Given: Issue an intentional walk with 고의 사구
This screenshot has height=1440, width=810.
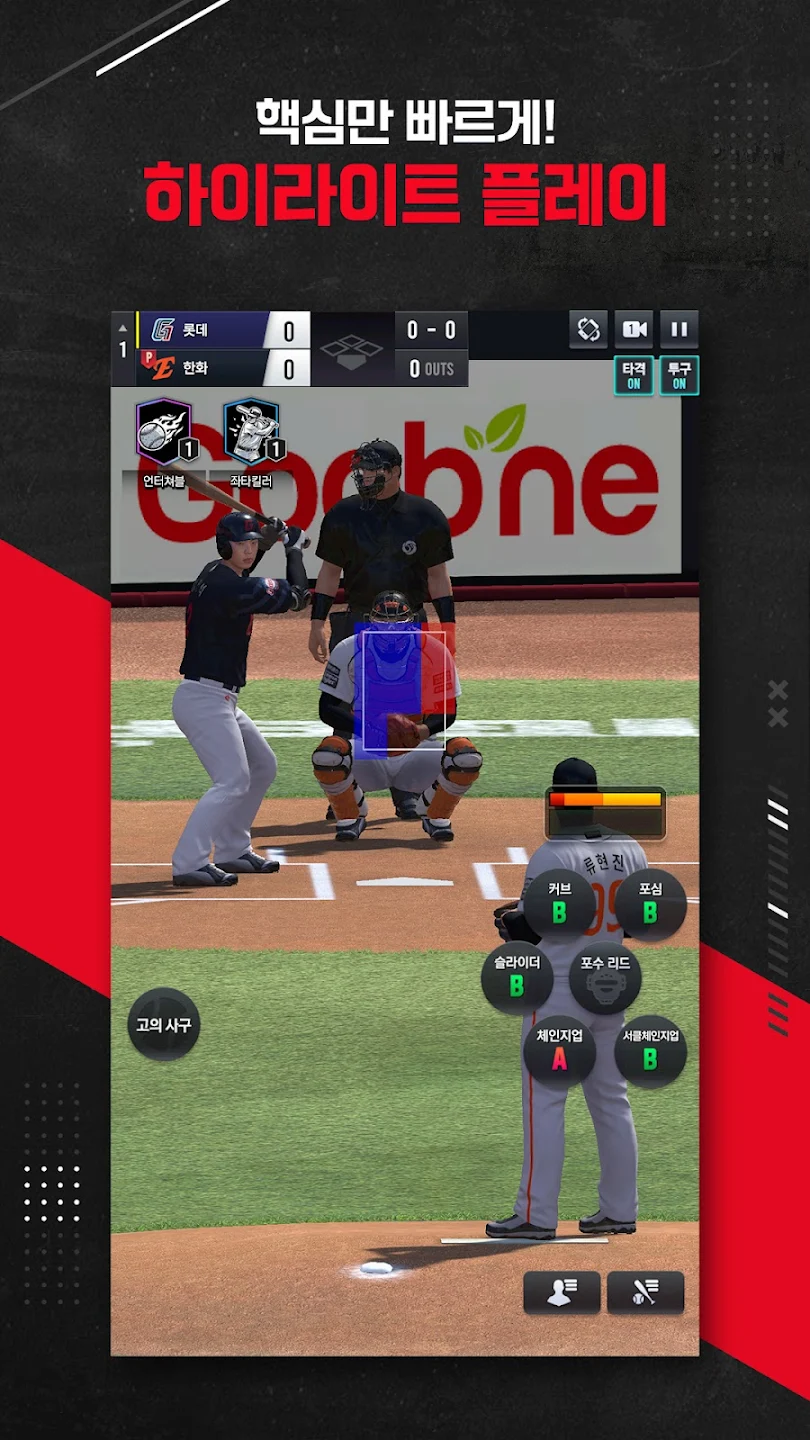Looking at the screenshot, I should point(164,1025).
